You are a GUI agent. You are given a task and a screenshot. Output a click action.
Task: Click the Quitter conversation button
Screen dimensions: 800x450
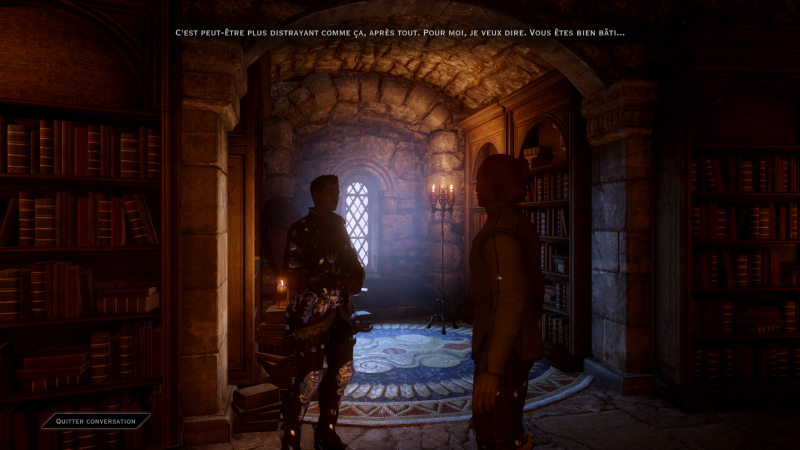(96, 421)
